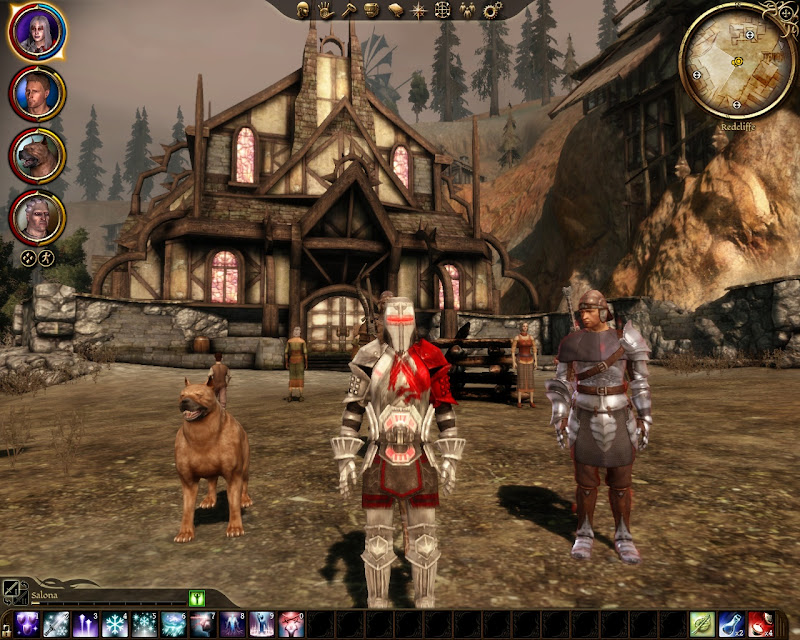
Task: Use the red health poultice
Action: coord(760,625)
